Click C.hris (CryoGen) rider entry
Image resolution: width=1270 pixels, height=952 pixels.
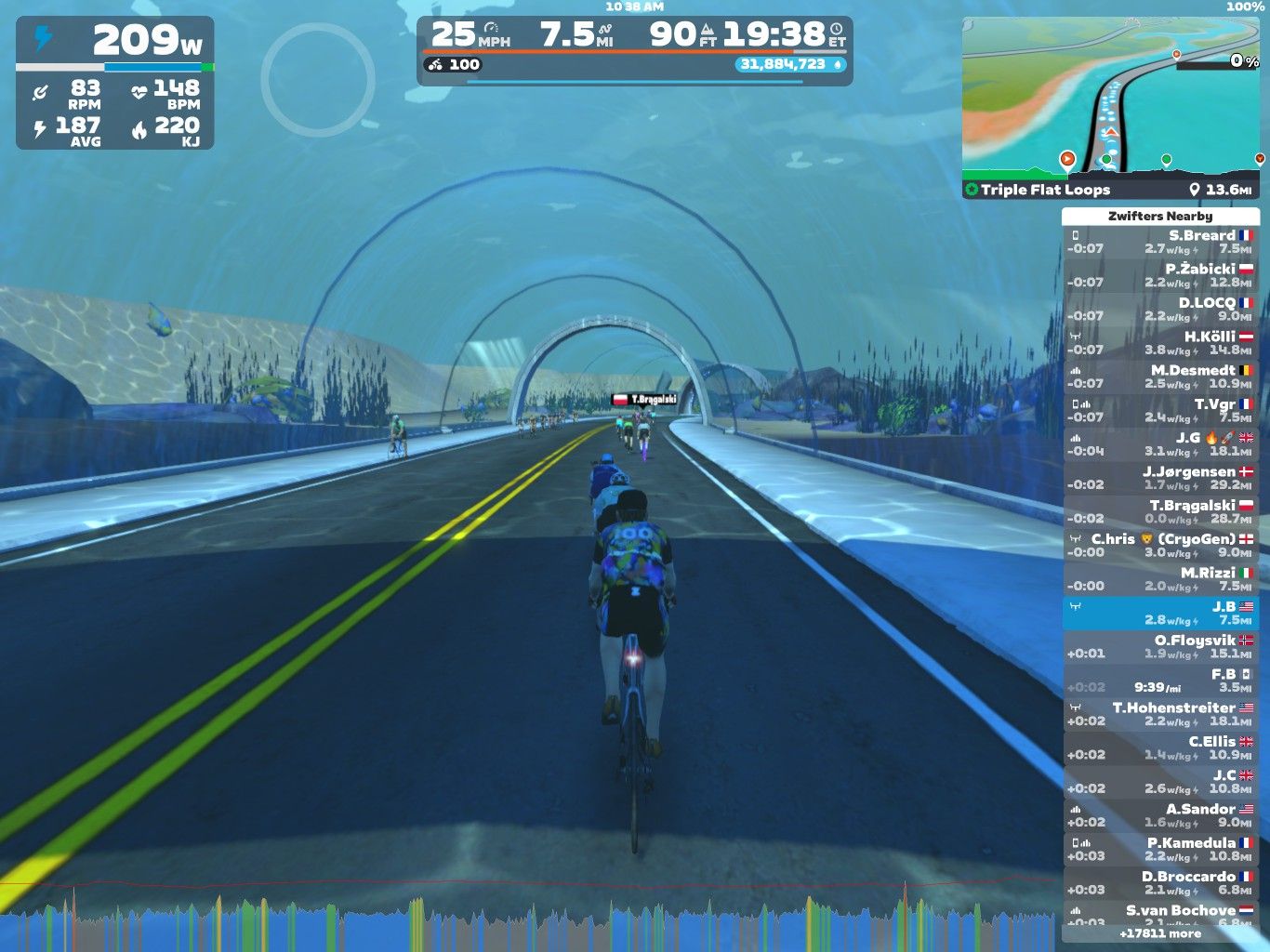tap(1160, 545)
